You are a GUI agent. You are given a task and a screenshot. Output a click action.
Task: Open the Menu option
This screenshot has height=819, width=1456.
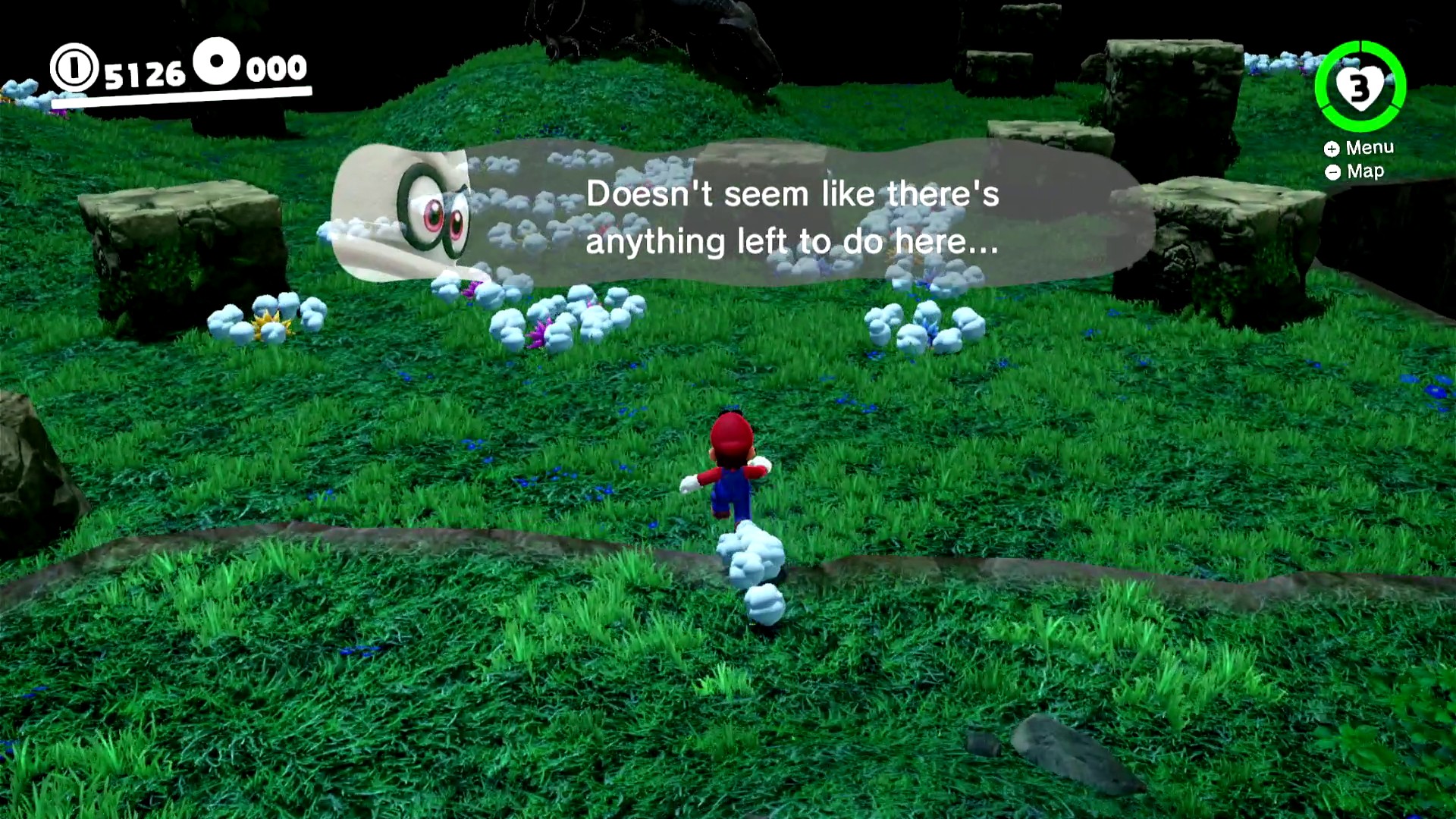(x=1360, y=148)
